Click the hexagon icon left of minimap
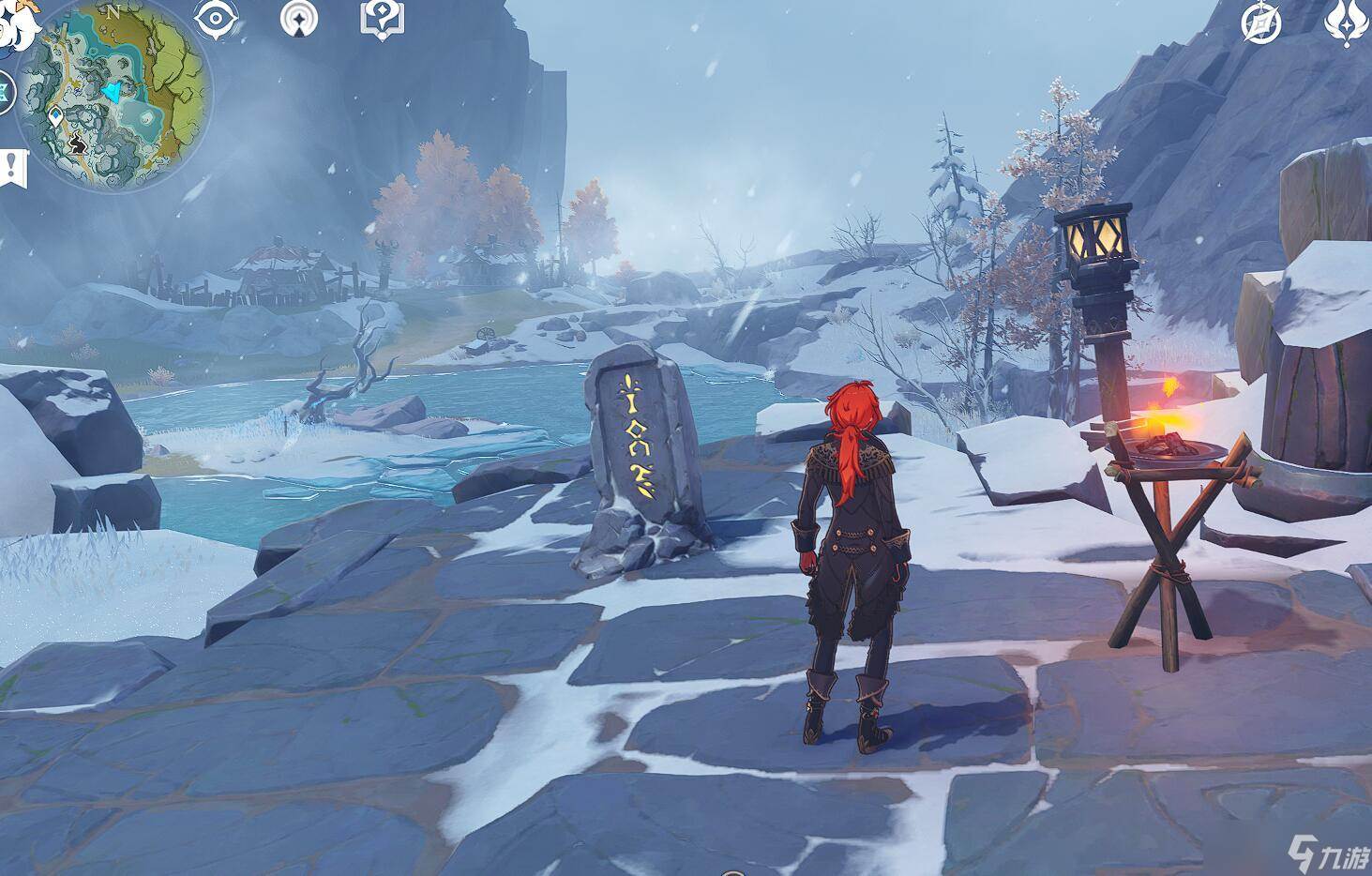Screen dimensions: 1372x876 [5, 92]
